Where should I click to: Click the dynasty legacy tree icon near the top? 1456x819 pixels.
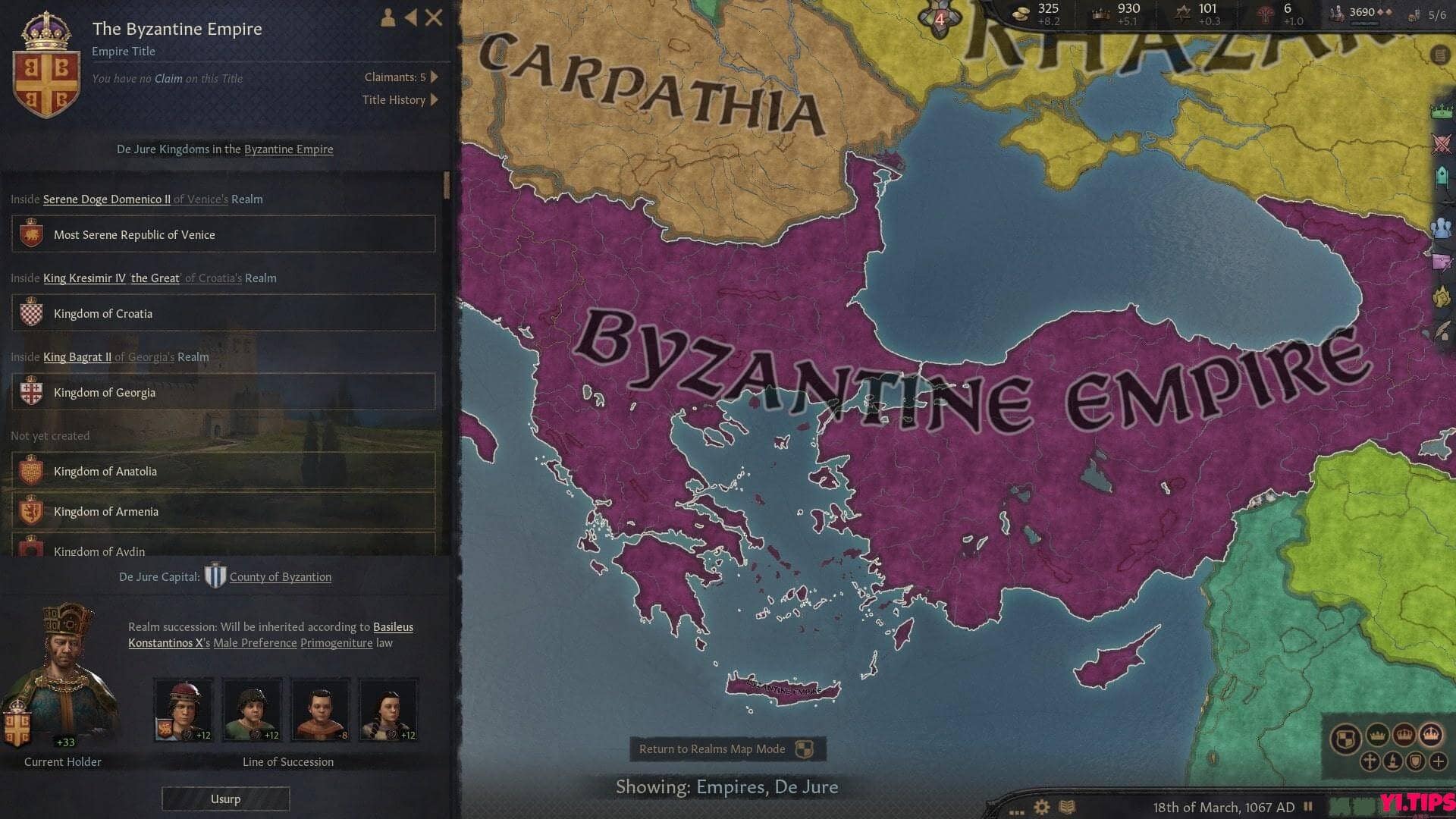pyautogui.click(x=1265, y=14)
